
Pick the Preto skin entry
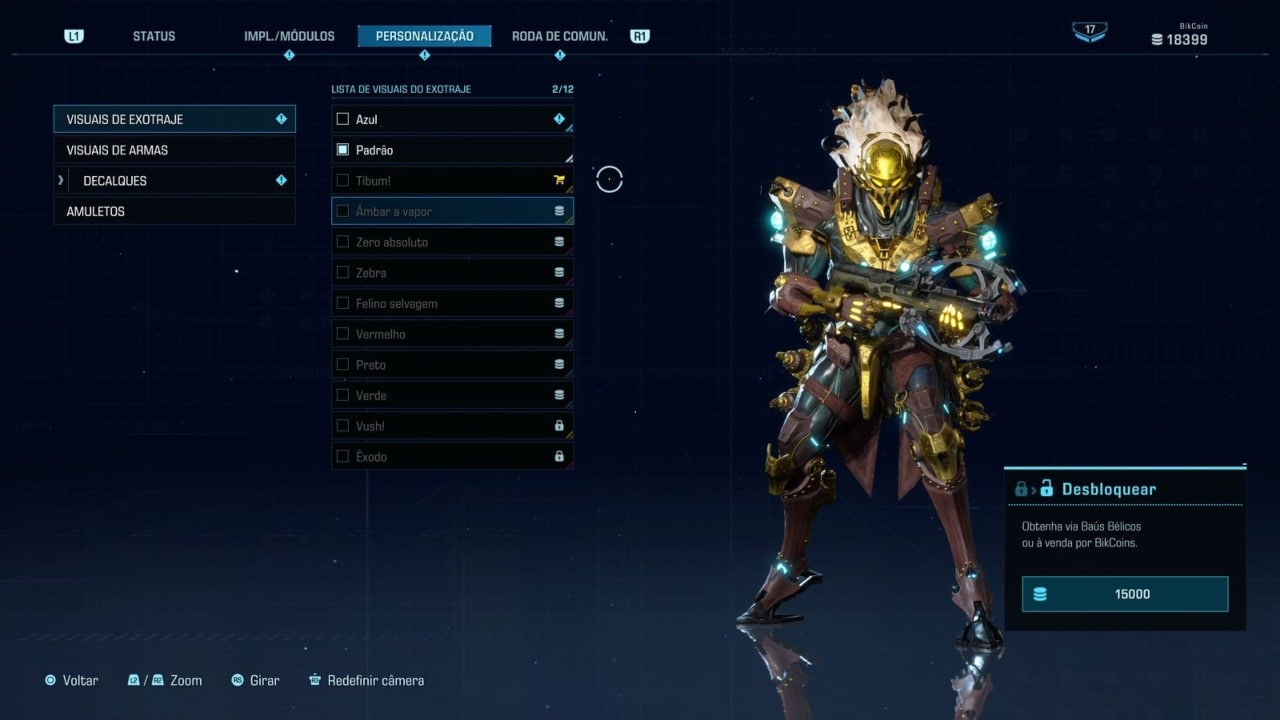(x=452, y=365)
